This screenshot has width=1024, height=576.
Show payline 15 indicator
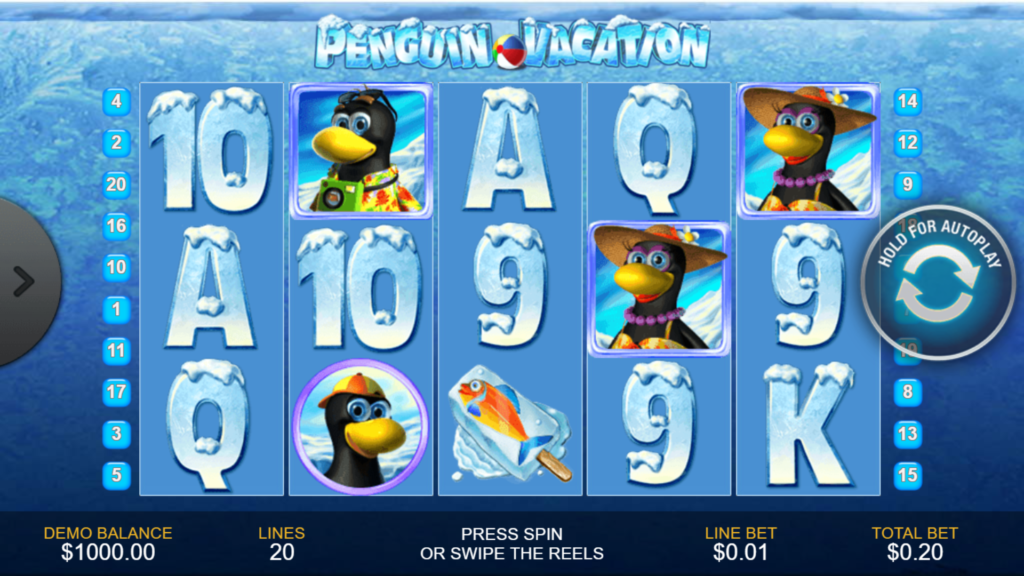pyautogui.click(x=907, y=475)
